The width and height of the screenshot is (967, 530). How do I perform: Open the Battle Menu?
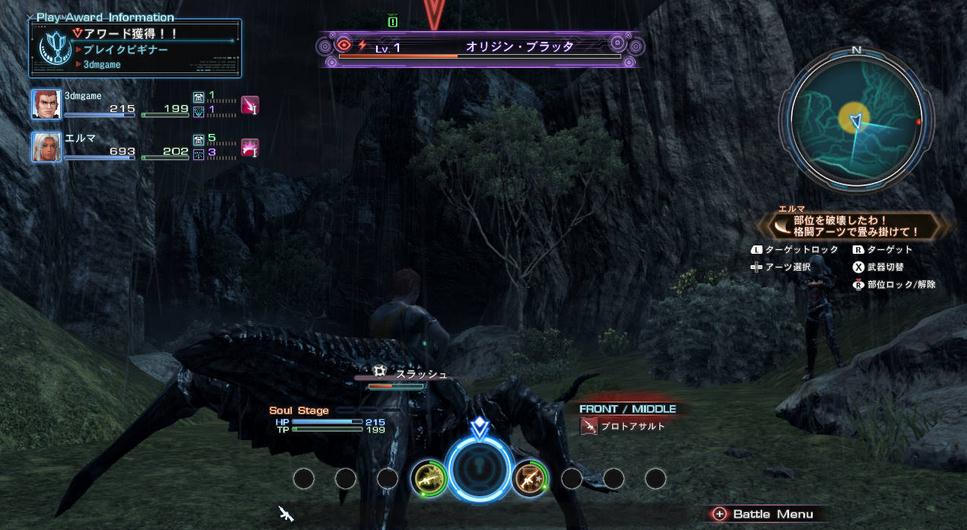pos(764,514)
